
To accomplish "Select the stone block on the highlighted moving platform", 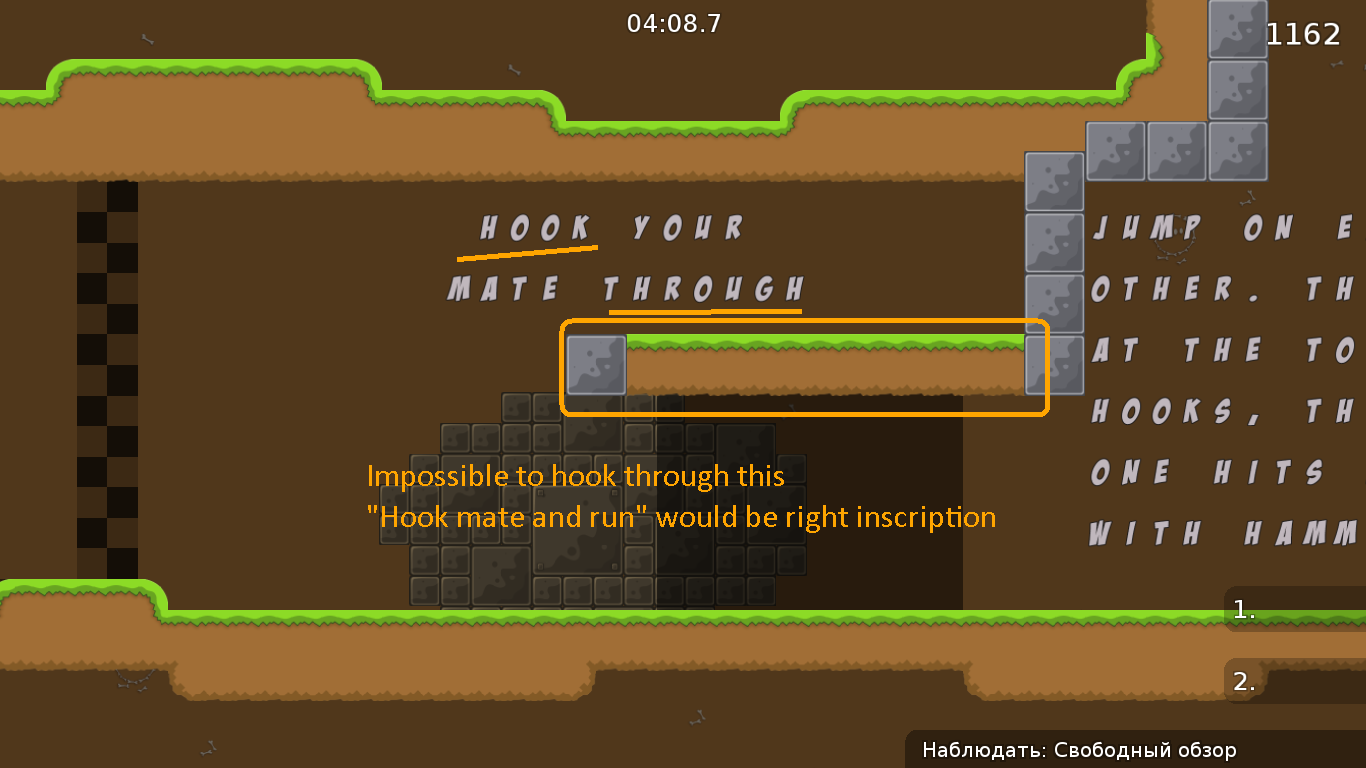I will [594, 364].
